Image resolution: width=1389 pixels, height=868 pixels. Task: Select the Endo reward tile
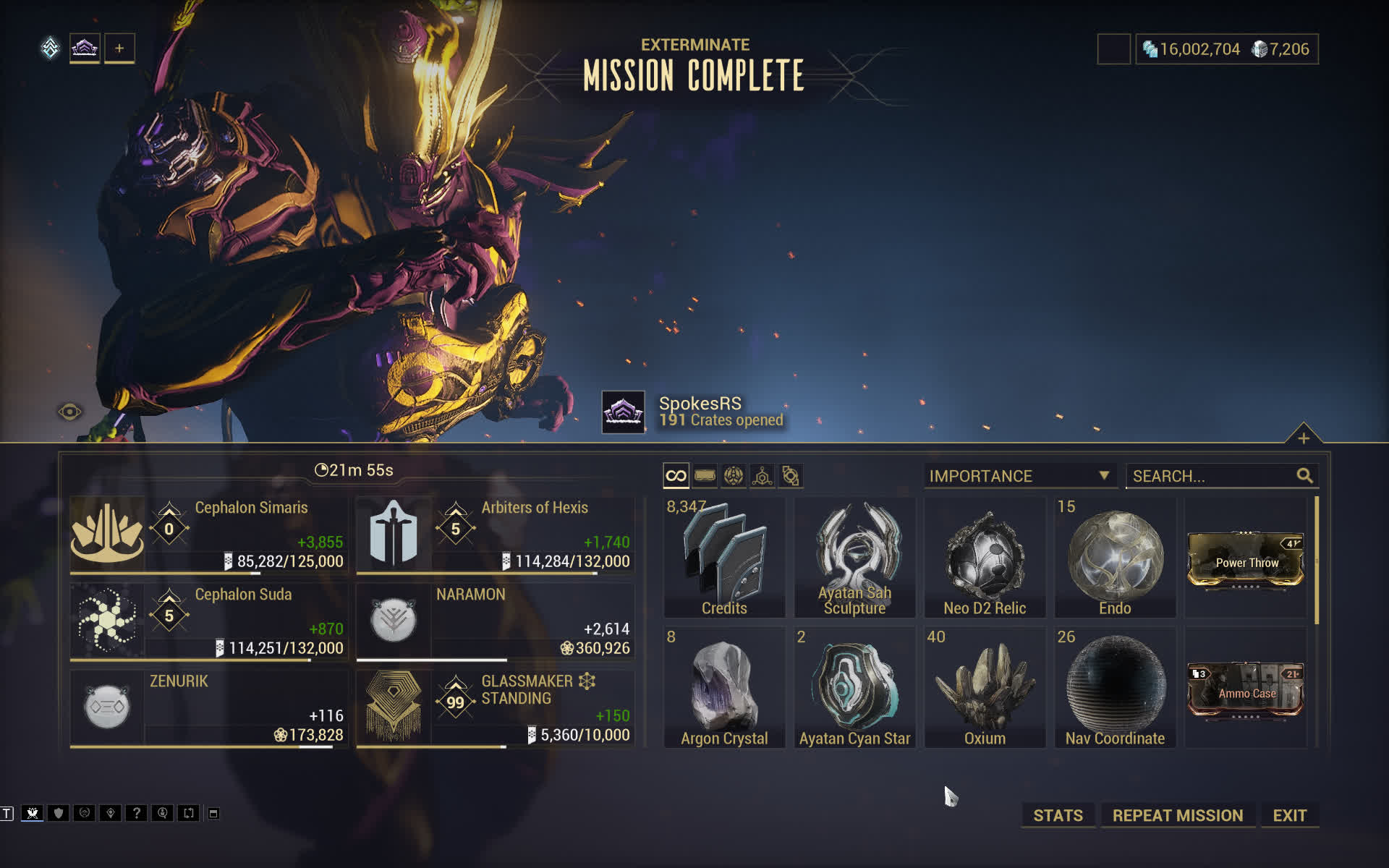1115,558
